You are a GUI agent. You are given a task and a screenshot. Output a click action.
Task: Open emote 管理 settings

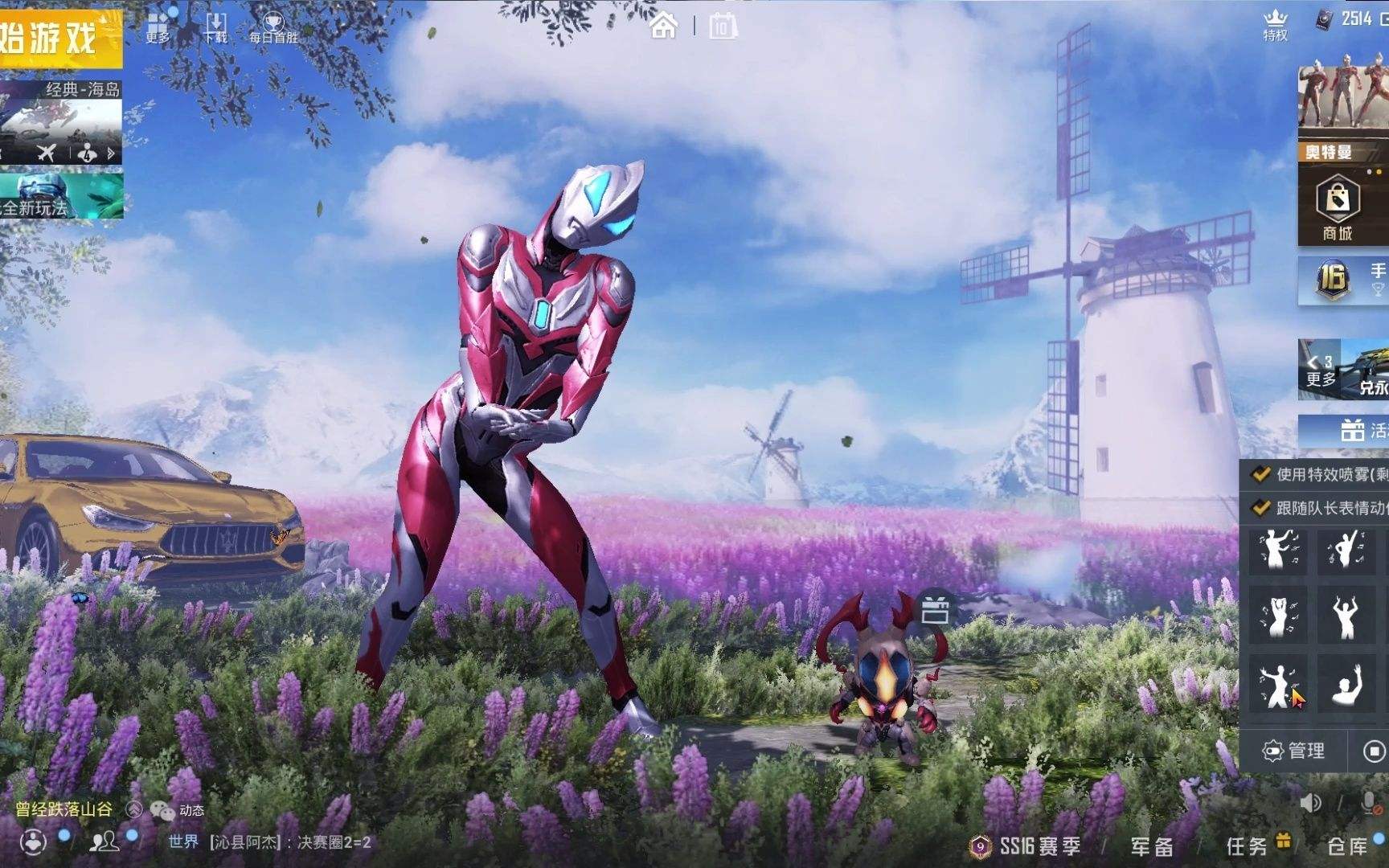tap(1294, 751)
